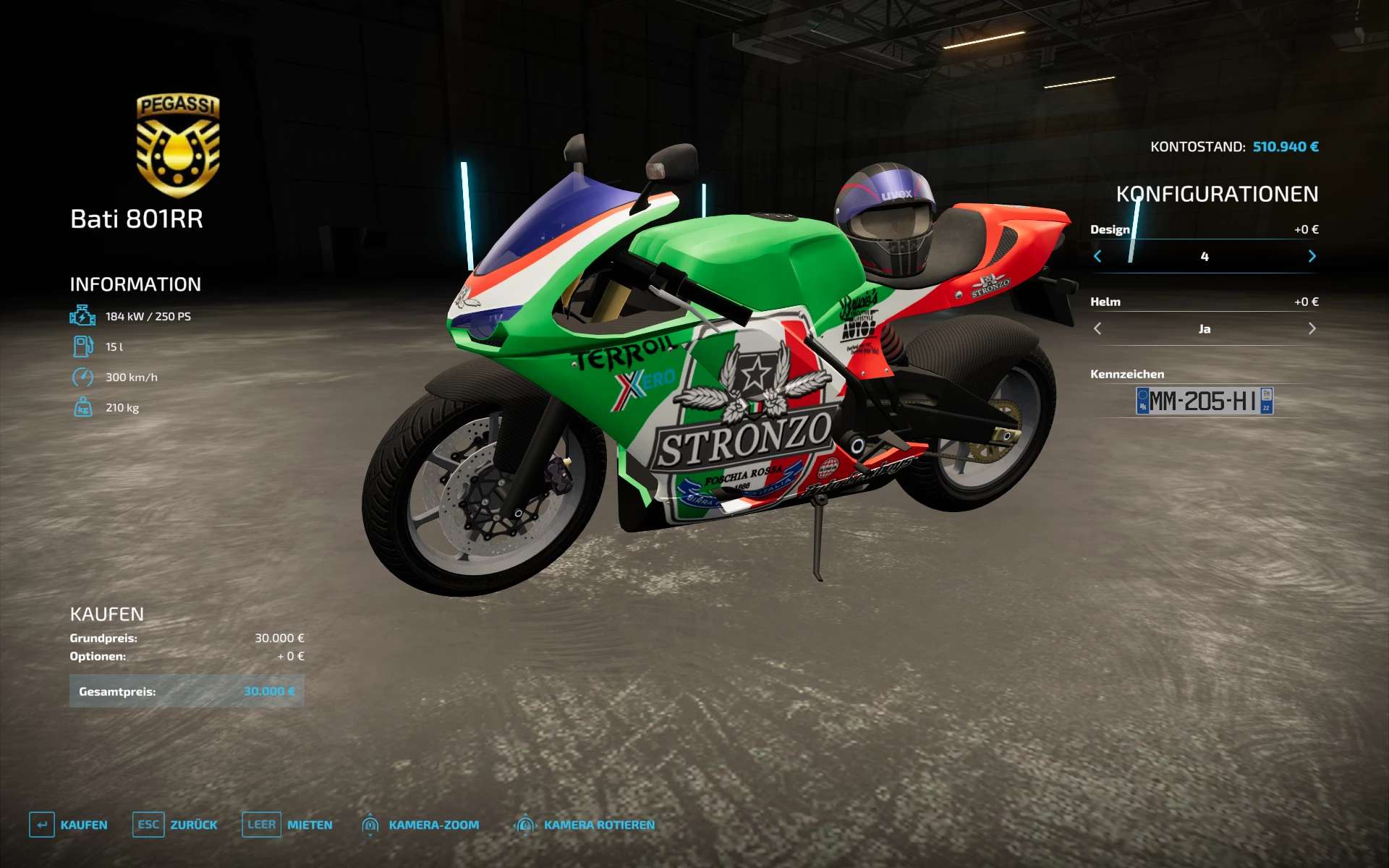Select previous Design with left arrow

click(1097, 256)
